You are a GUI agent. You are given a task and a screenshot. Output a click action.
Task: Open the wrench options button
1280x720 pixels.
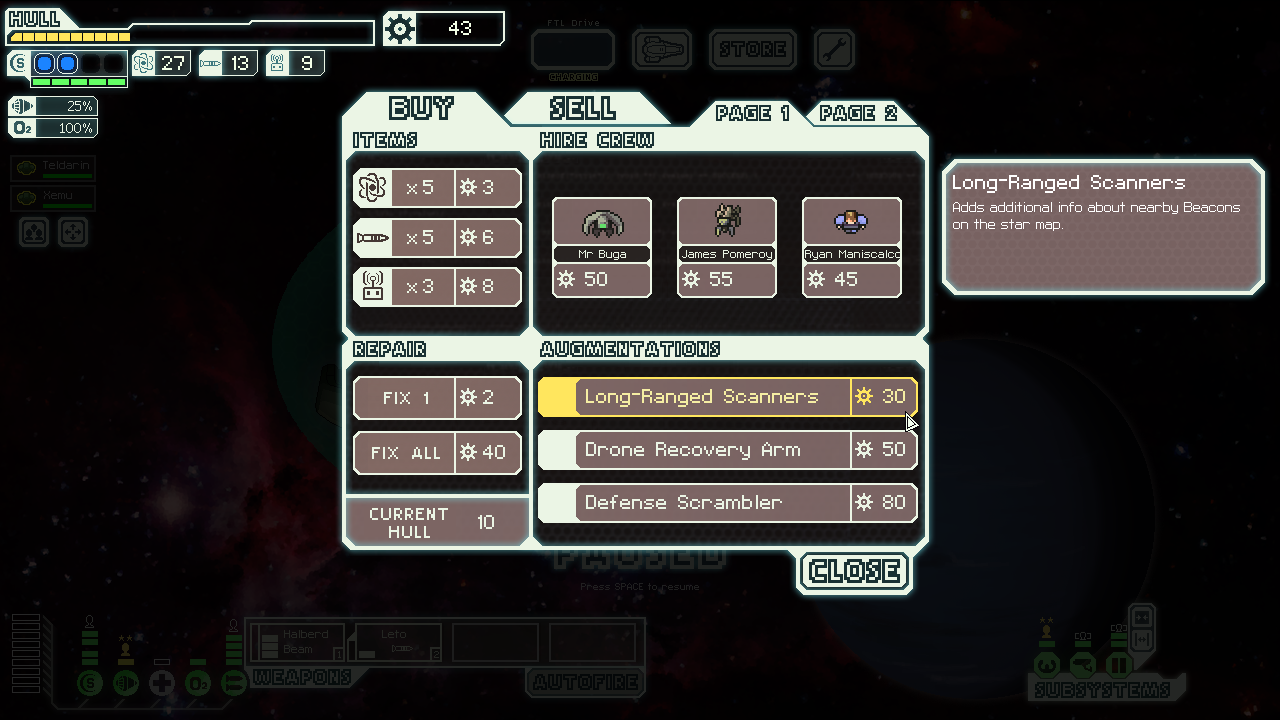[834, 49]
